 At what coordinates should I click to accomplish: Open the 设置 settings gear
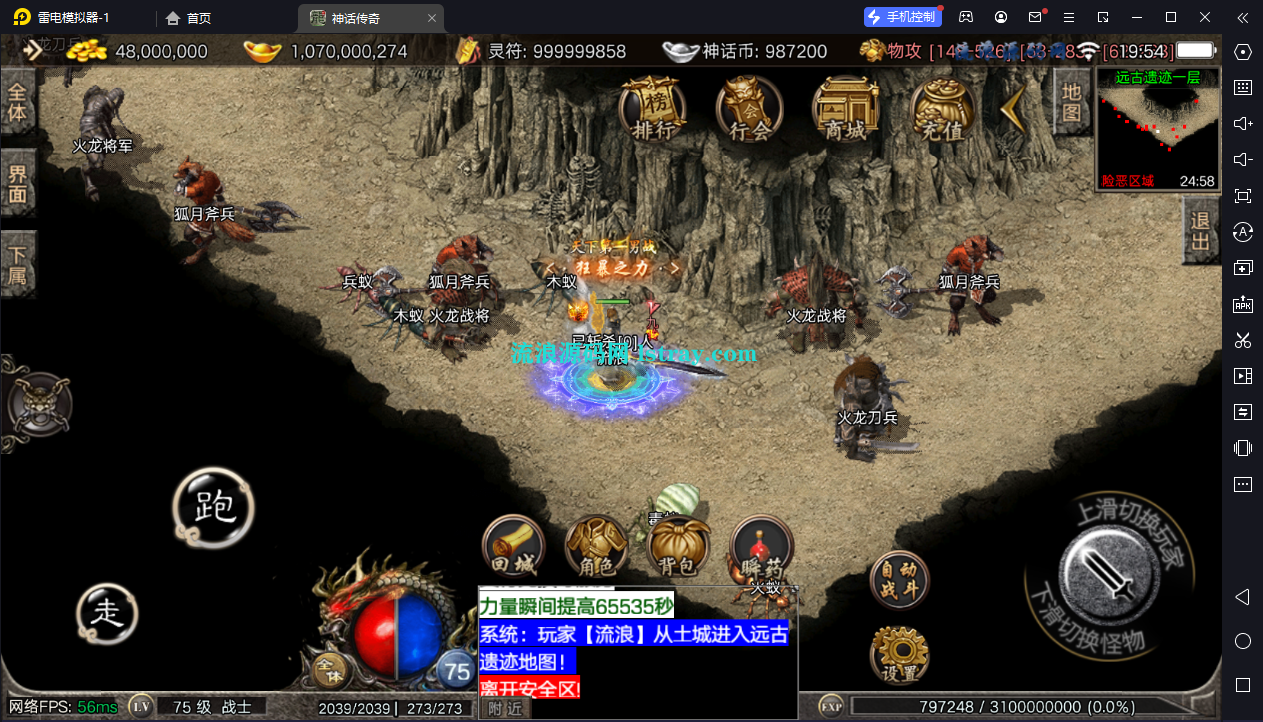click(x=900, y=655)
